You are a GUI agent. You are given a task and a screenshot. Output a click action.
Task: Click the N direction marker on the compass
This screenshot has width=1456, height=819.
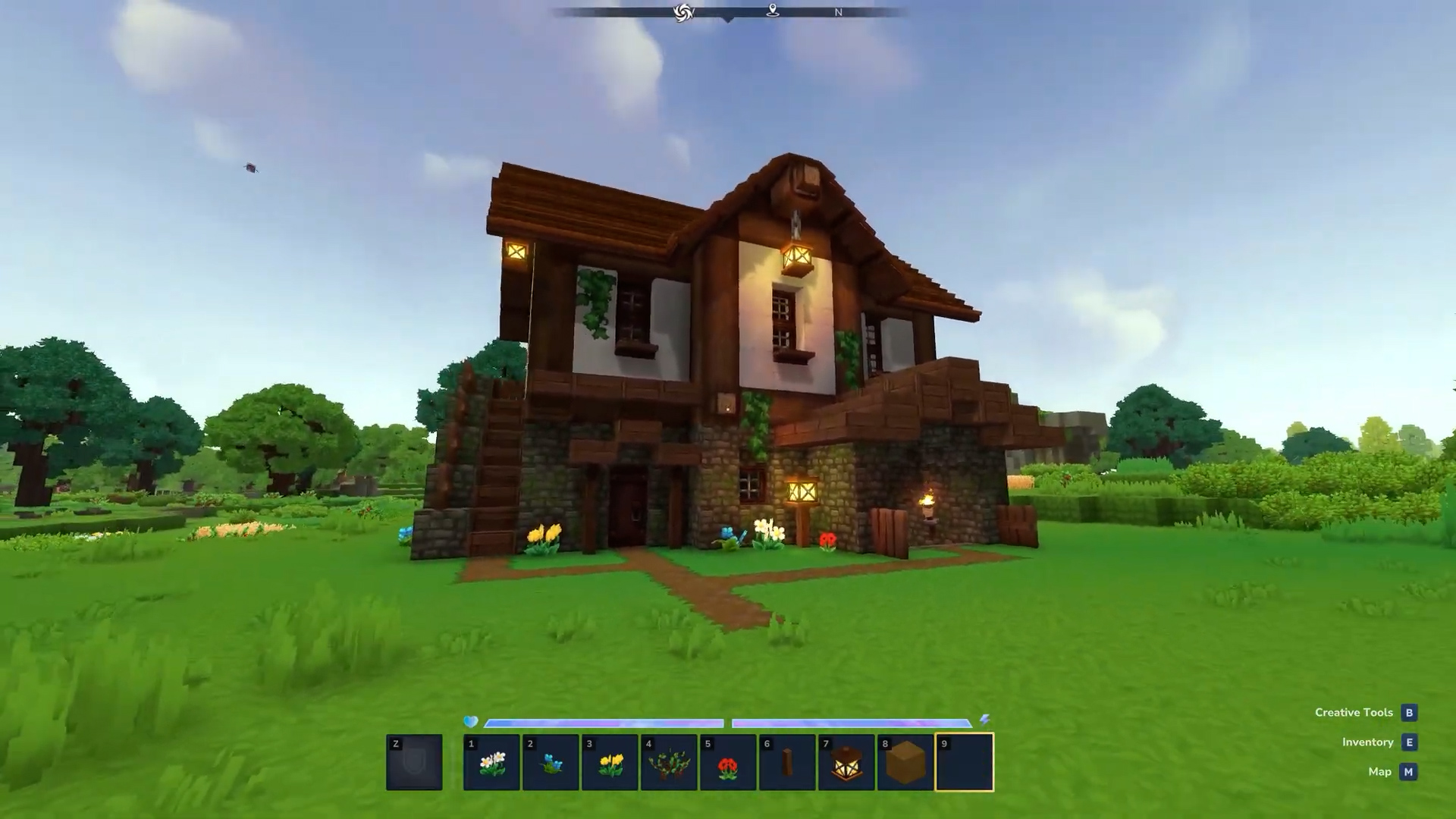[839, 12]
